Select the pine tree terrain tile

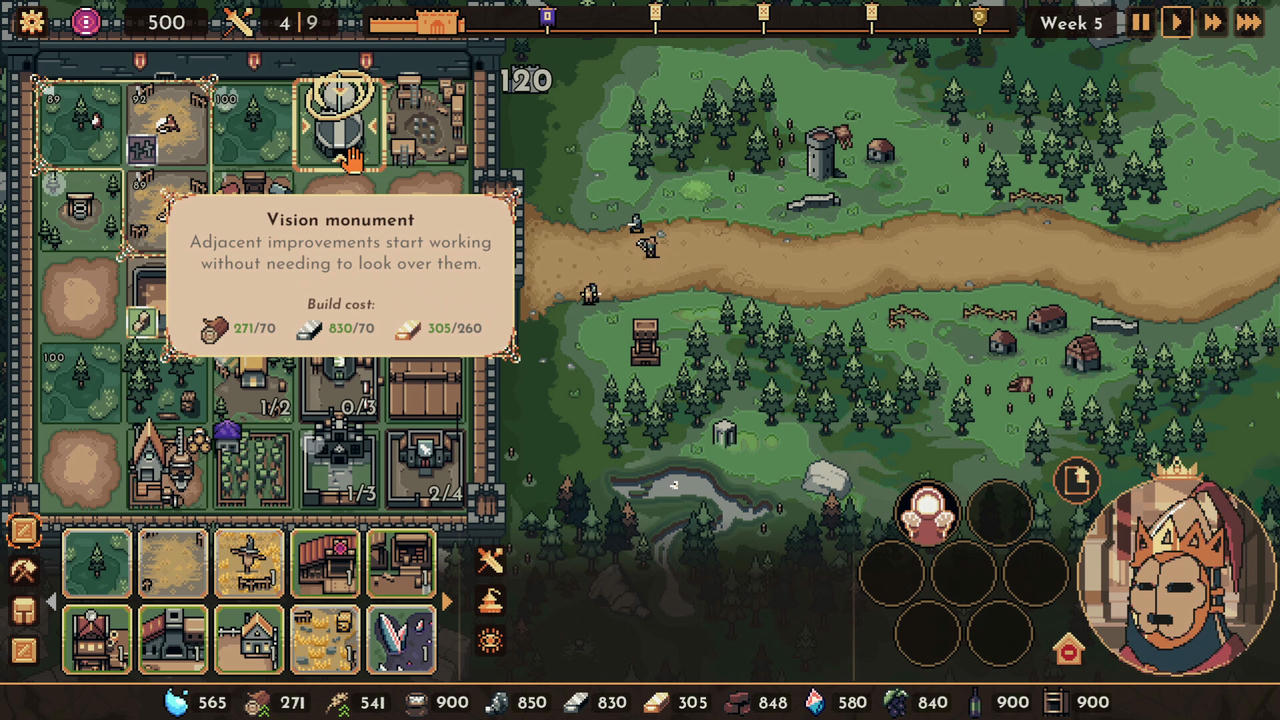pos(97,565)
